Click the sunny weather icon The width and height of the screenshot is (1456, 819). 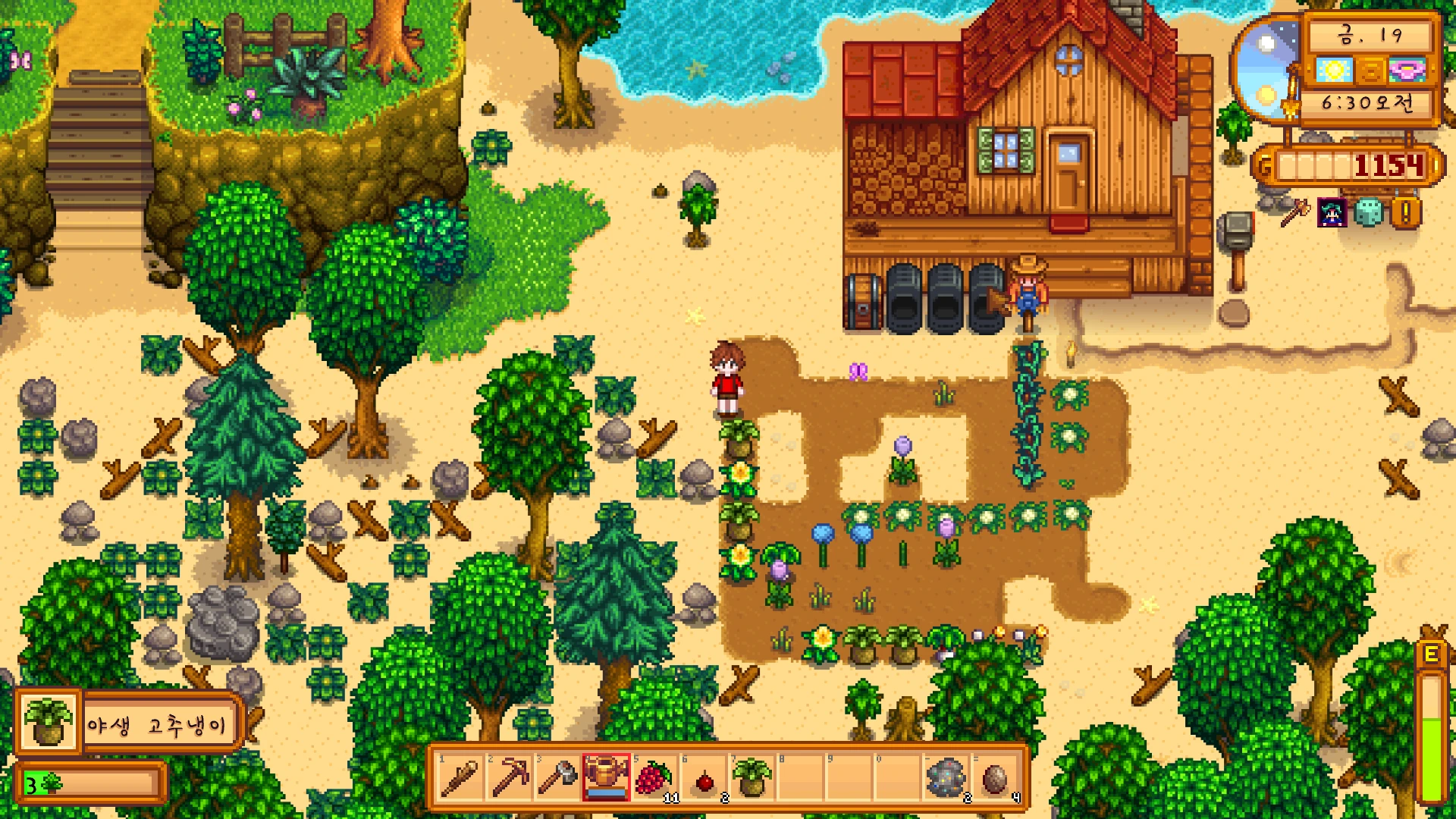pyautogui.click(x=1334, y=71)
